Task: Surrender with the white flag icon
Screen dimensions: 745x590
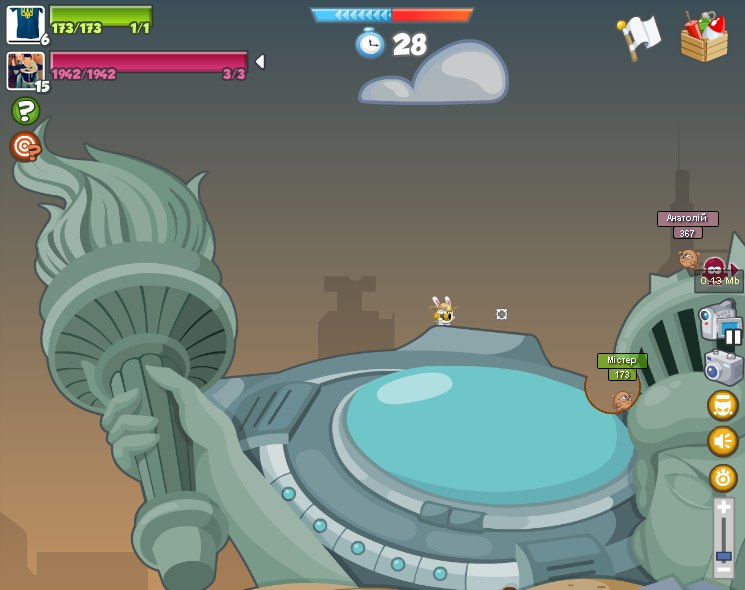Action: (639, 36)
